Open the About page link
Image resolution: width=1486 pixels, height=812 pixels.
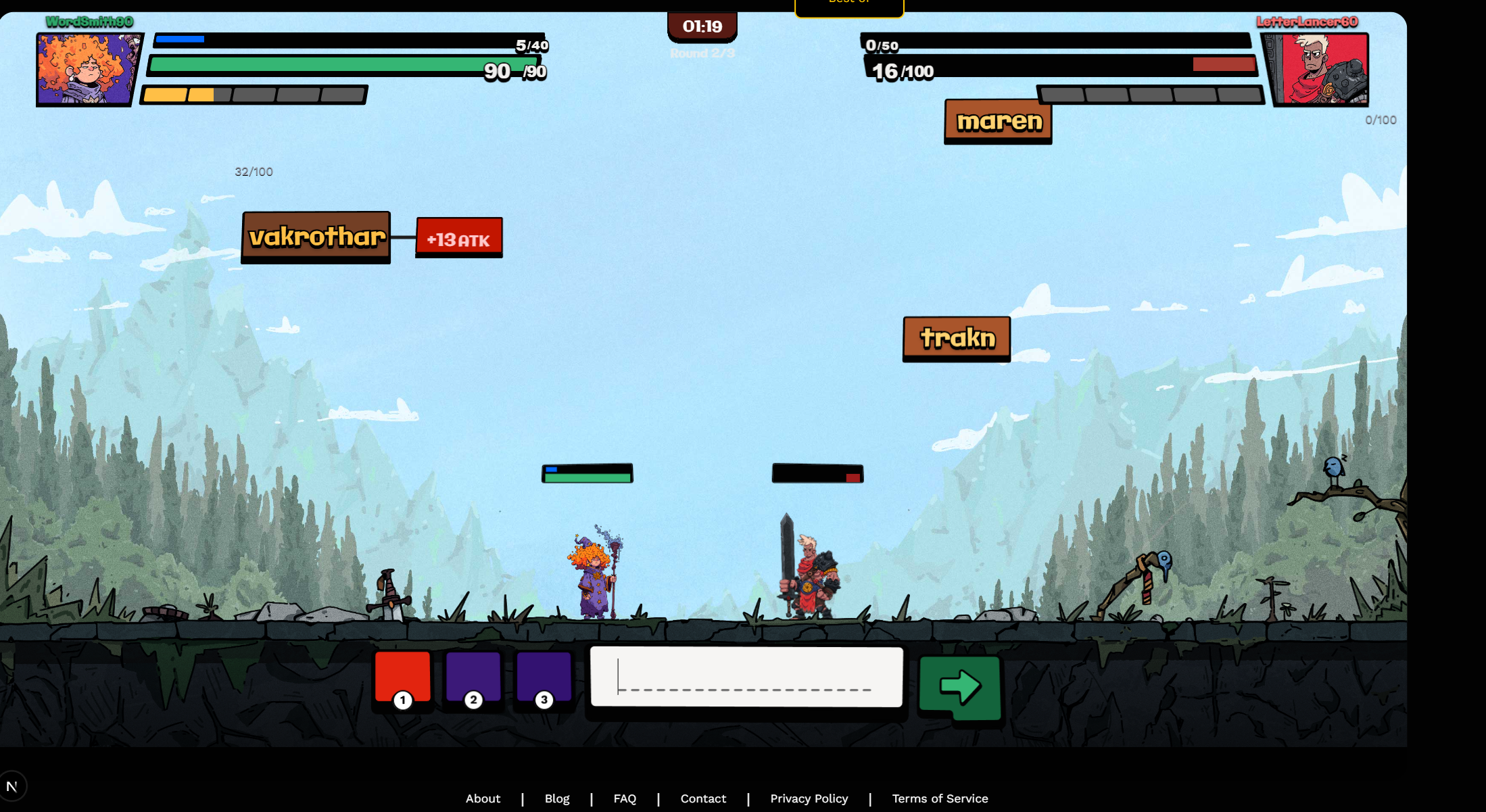[x=483, y=798]
